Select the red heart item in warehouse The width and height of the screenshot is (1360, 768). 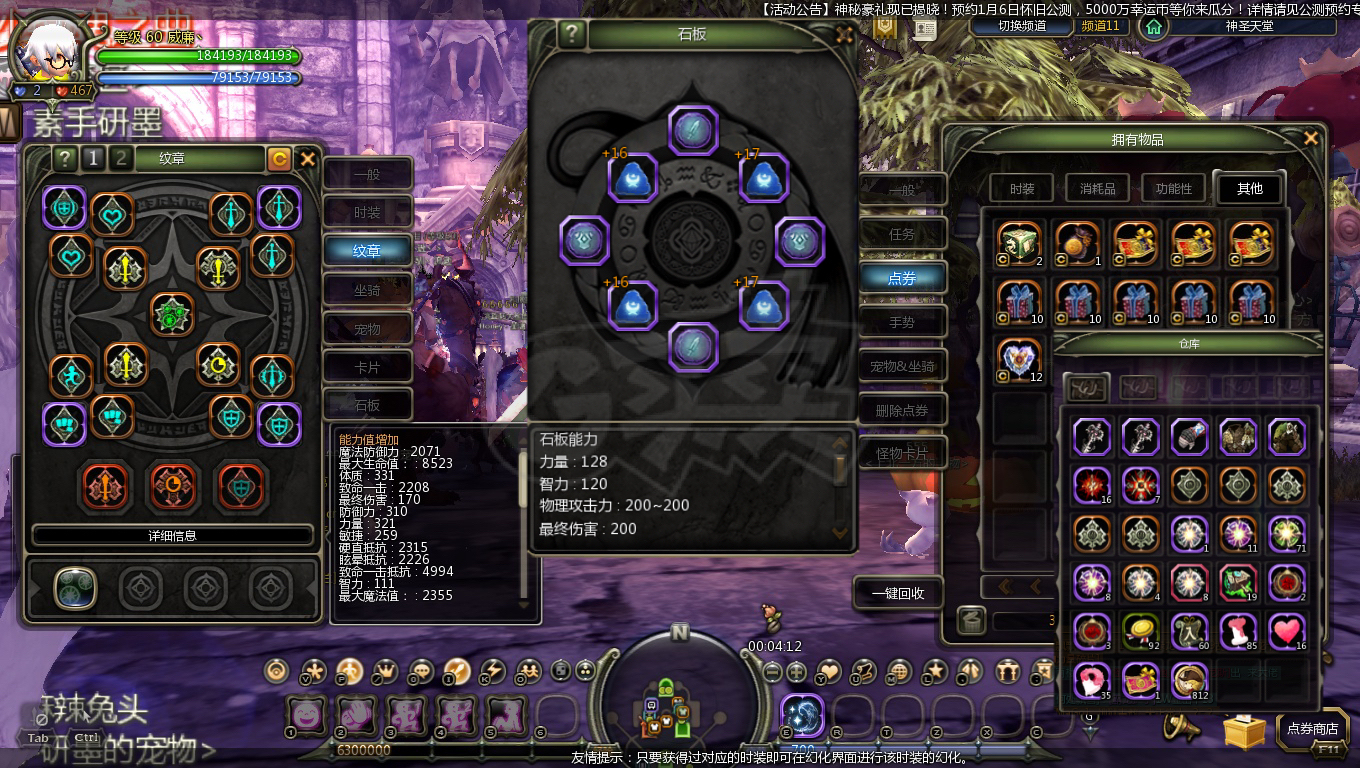1287,631
